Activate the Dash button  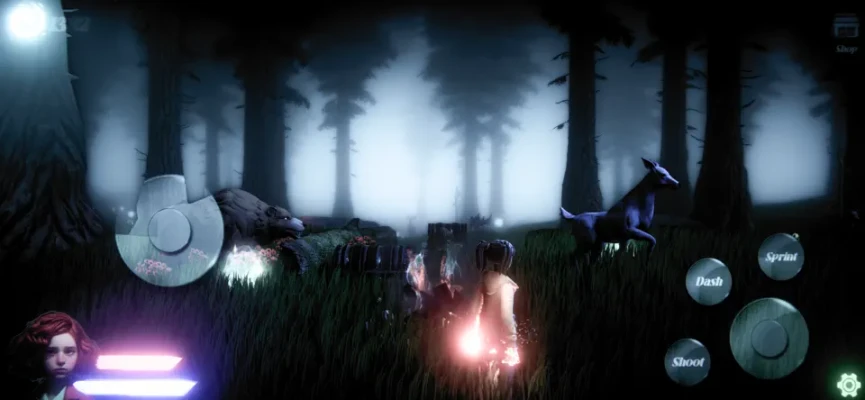point(708,281)
